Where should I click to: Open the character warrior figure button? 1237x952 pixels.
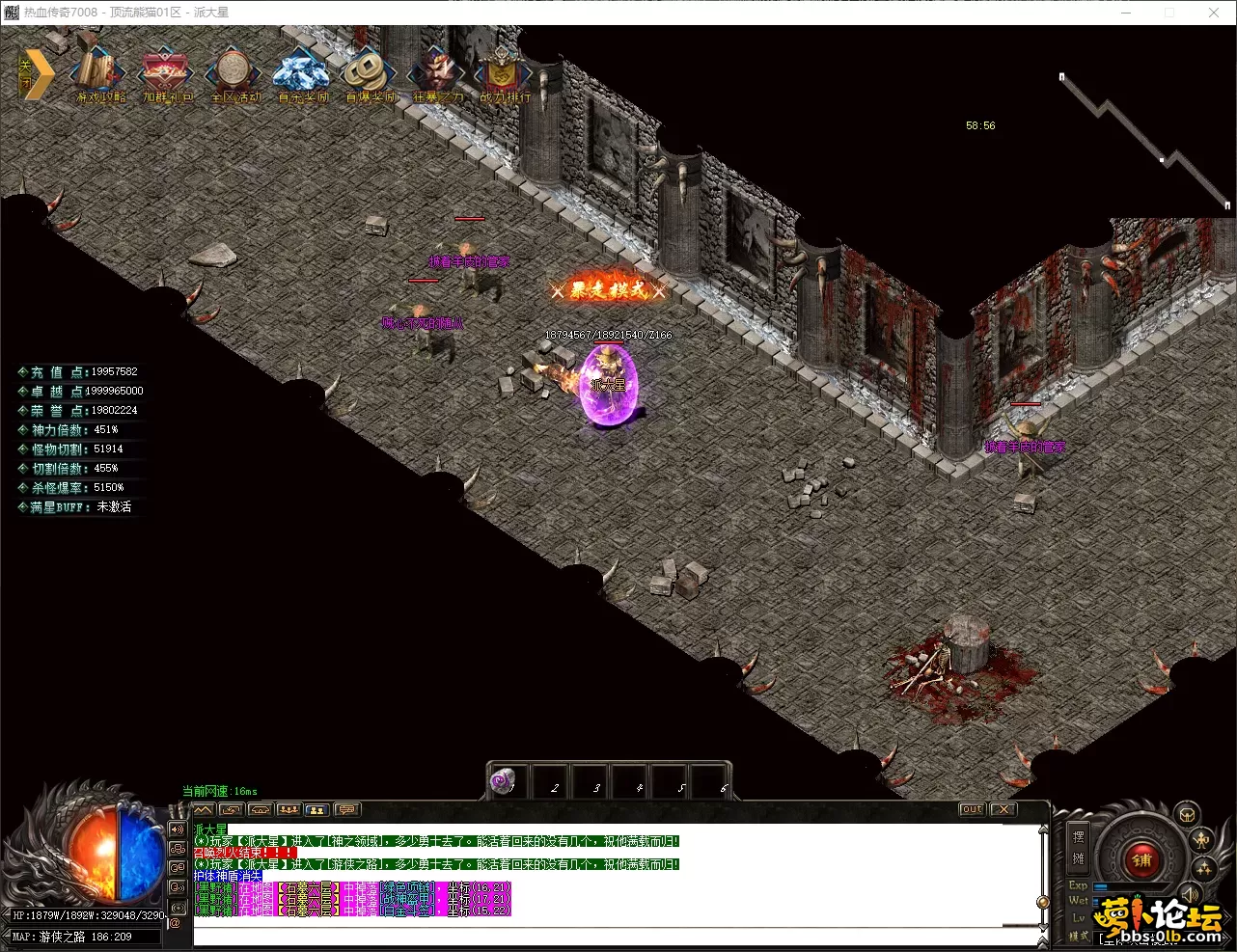click(x=1203, y=840)
